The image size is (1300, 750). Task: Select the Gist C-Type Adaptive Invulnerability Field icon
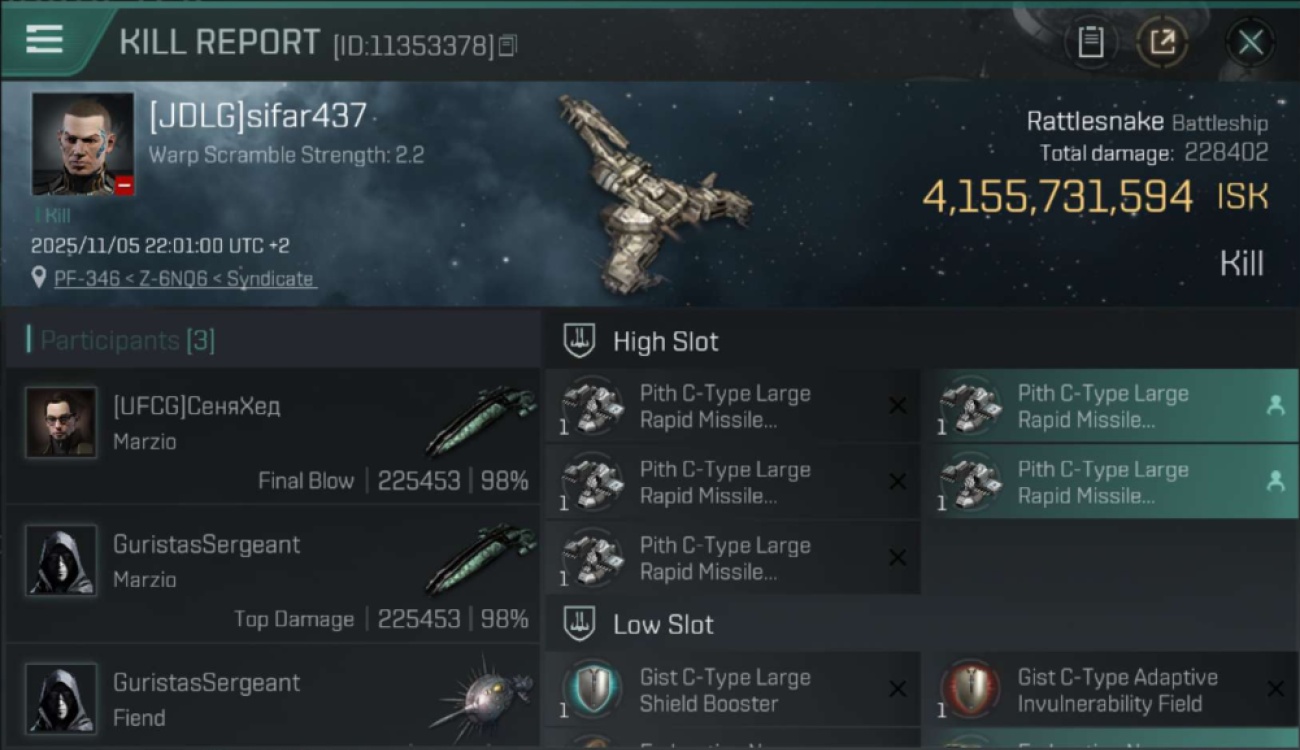pos(968,688)
